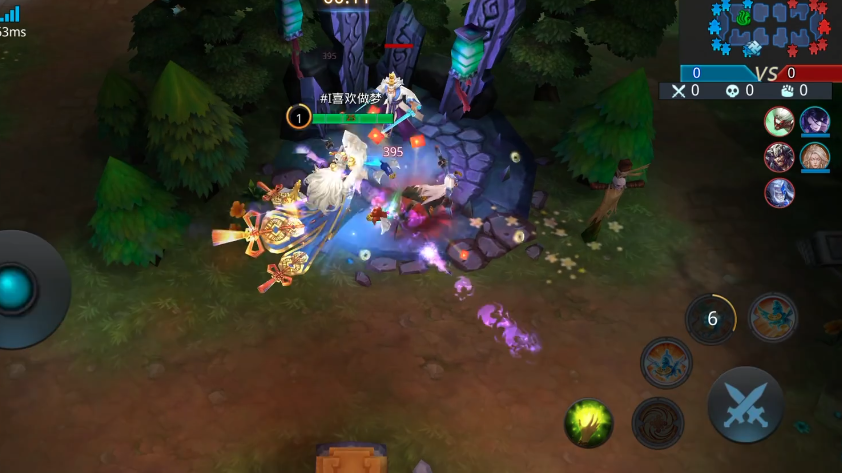
Task: Tap the skill on 6-second cooldown
Action: tap(711, 319)
